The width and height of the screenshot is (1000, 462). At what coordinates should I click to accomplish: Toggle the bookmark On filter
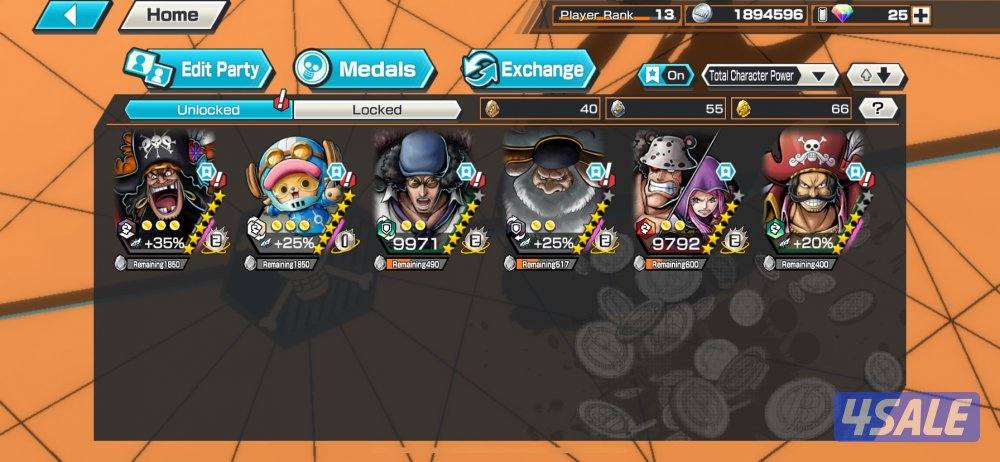[x=667, y=75]
